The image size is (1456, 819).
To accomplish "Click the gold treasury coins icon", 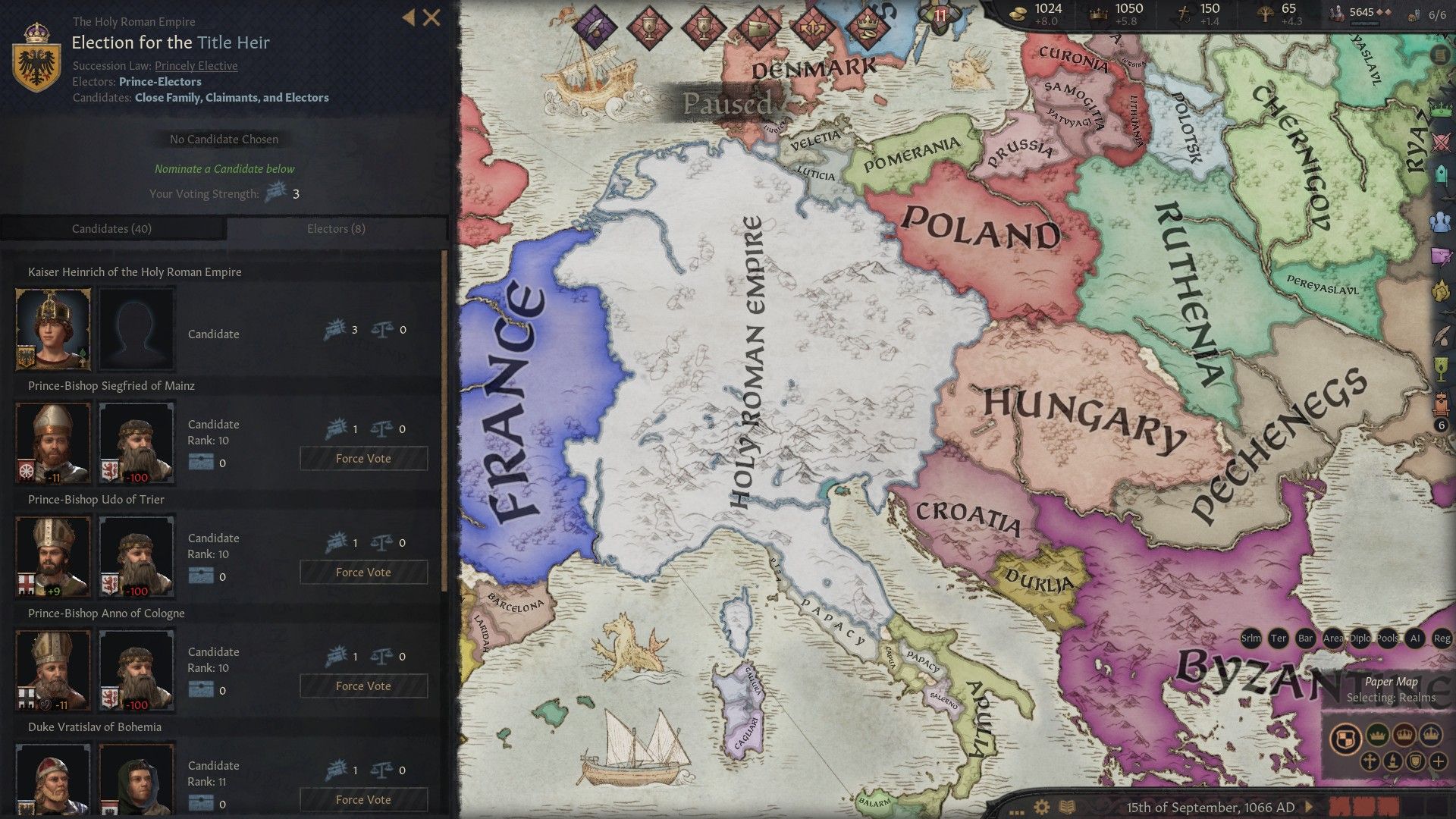I will 1020,15.
